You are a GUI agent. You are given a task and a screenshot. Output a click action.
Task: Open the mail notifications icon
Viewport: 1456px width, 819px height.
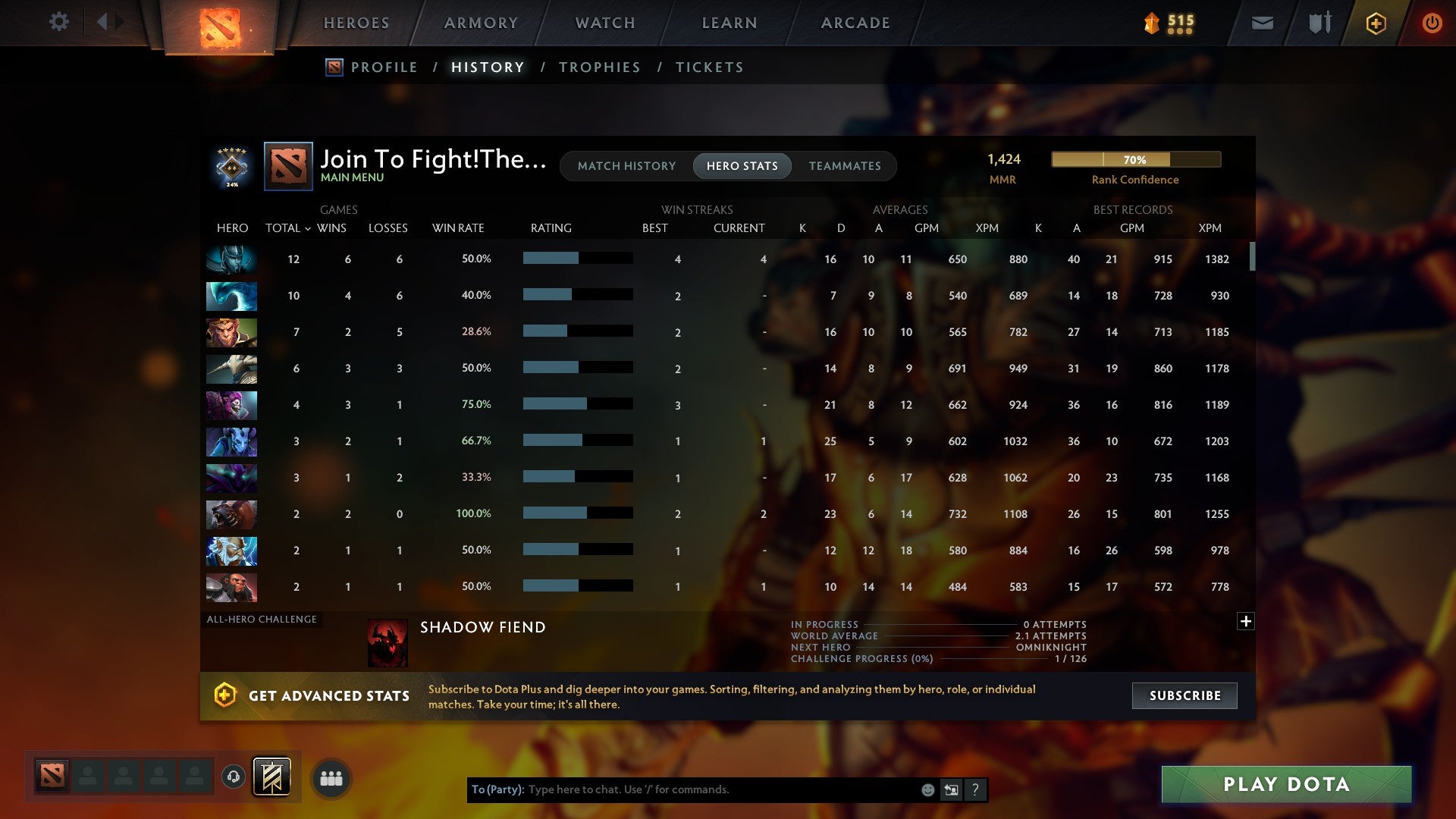(1261, 23)
